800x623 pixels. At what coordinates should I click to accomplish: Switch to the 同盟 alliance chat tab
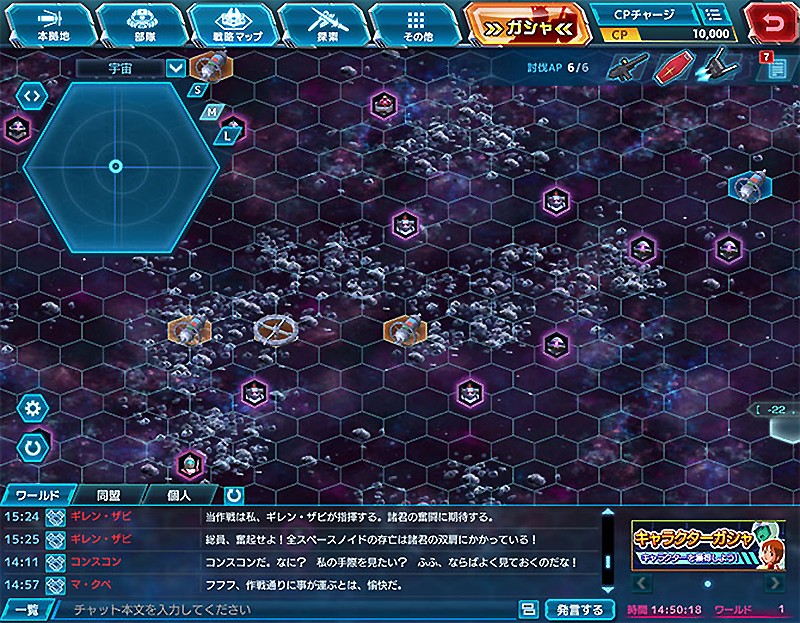(109, 495)
